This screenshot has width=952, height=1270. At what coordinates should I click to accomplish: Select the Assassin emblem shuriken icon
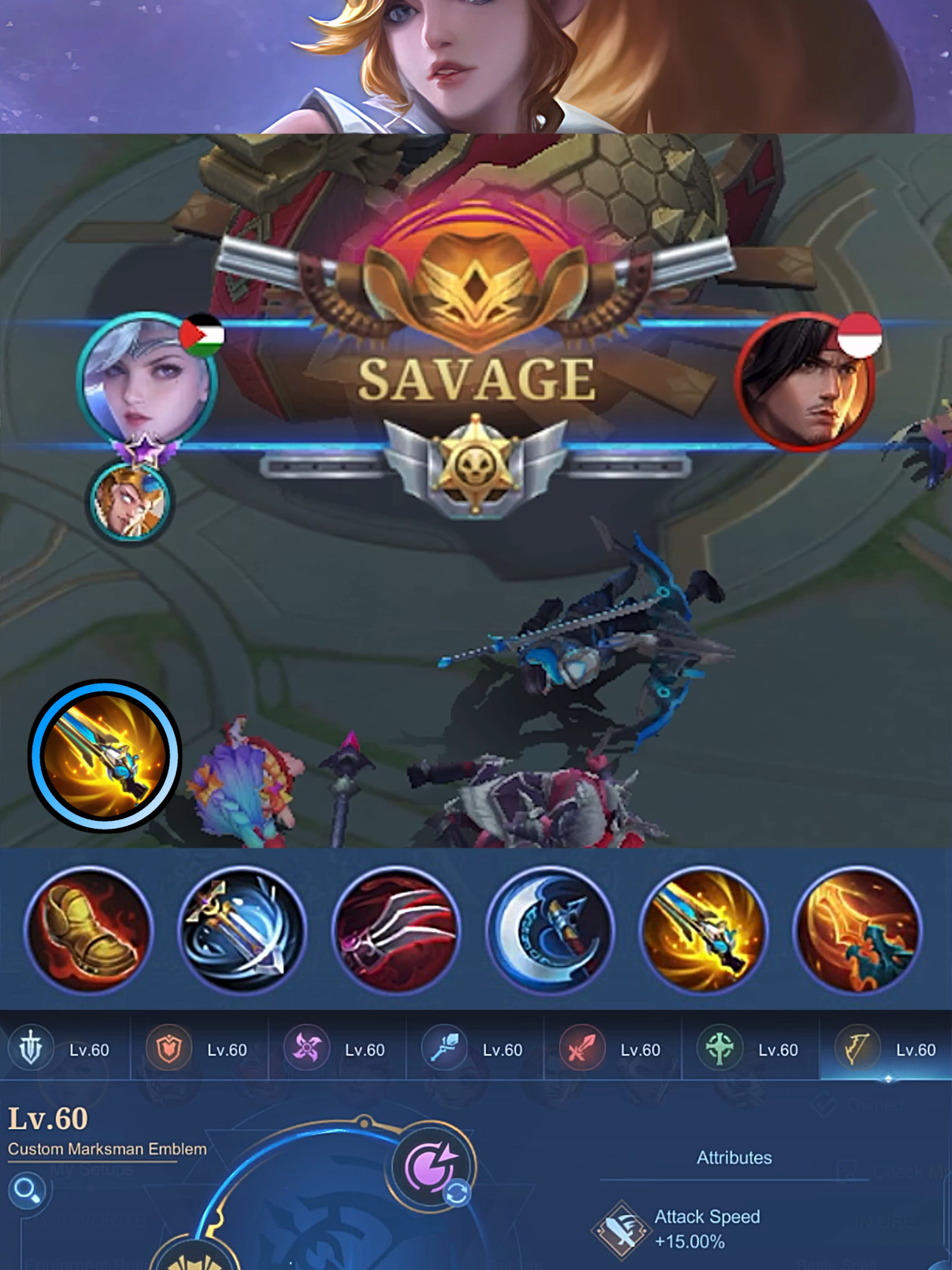point(306,1051)
